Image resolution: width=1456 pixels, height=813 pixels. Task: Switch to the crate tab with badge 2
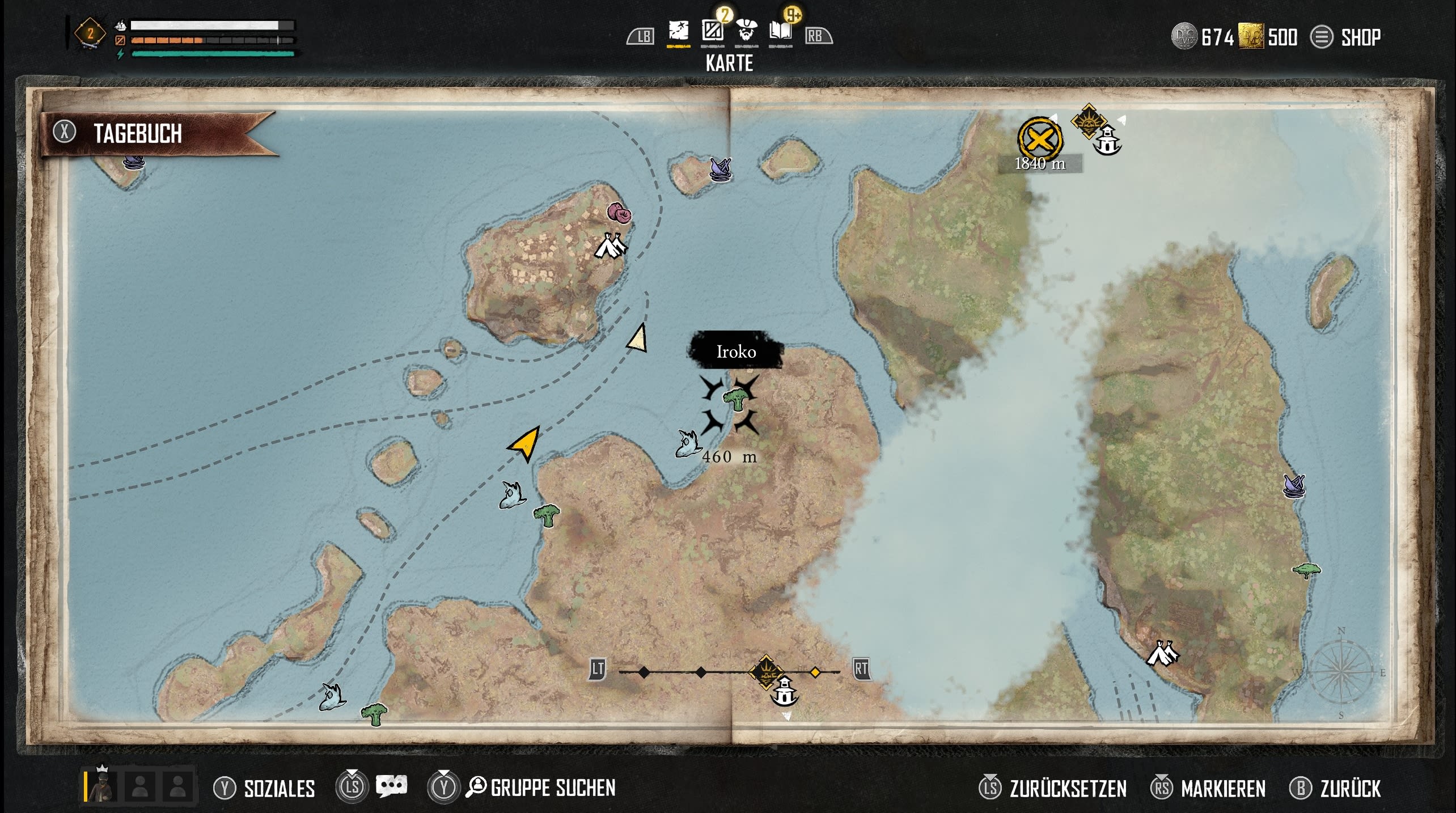click(x=712, y=31)
